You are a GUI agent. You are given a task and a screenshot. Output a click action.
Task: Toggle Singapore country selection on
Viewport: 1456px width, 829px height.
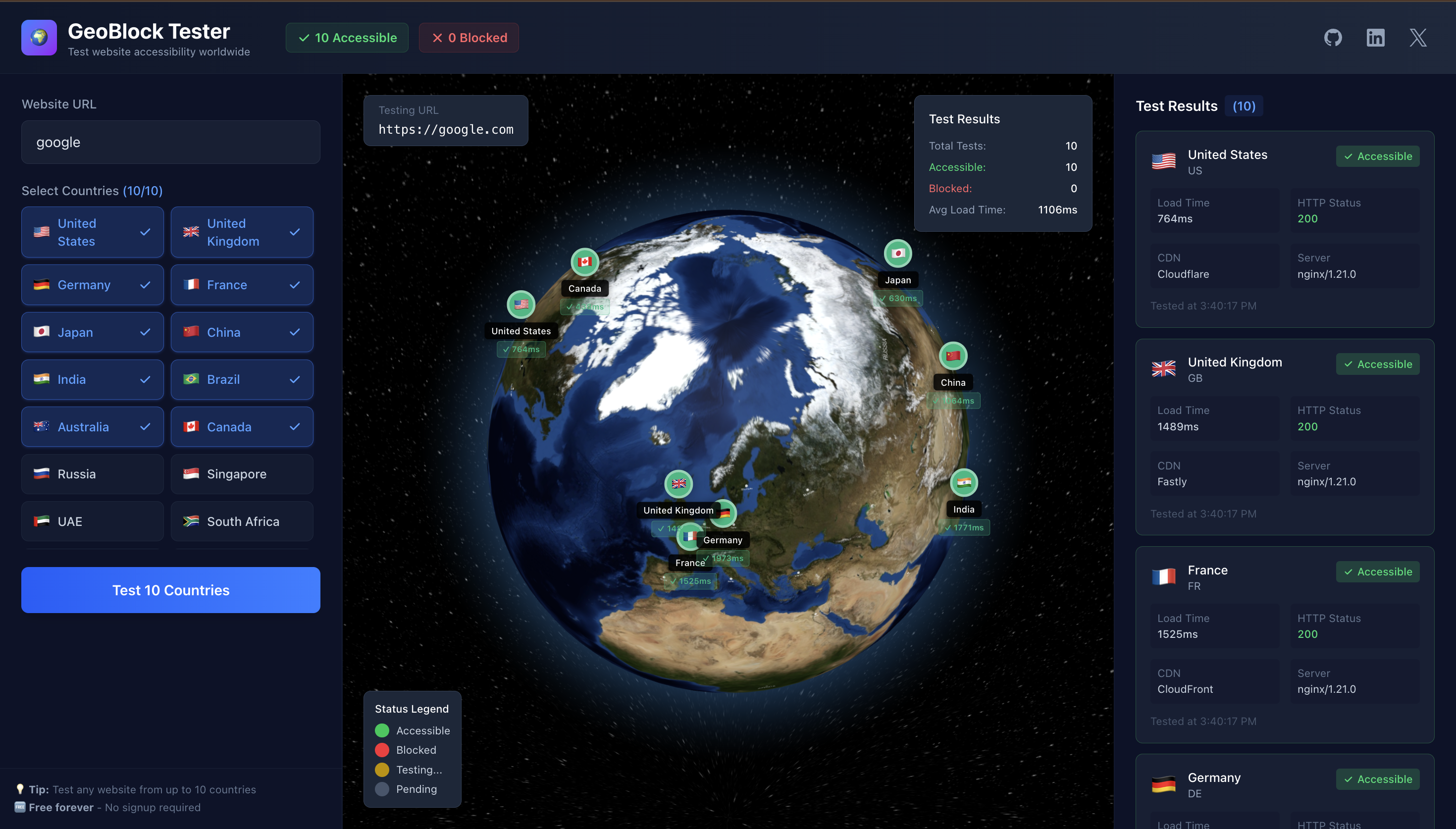(x=242, y=474)
